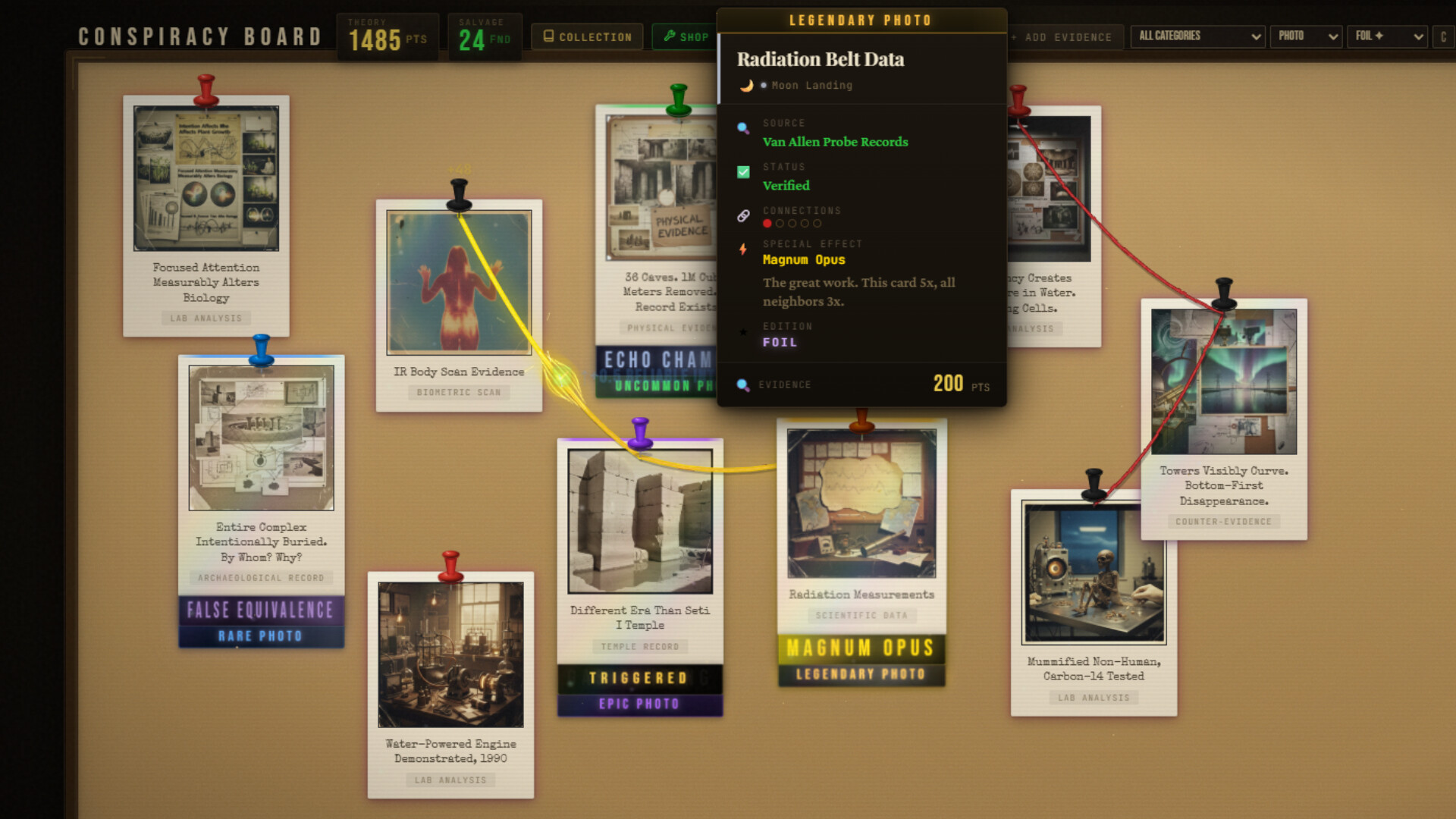Toggle the green Verified status checkbox
The height and width of the screenshot is (819, 1456).
tap(742, 171)
